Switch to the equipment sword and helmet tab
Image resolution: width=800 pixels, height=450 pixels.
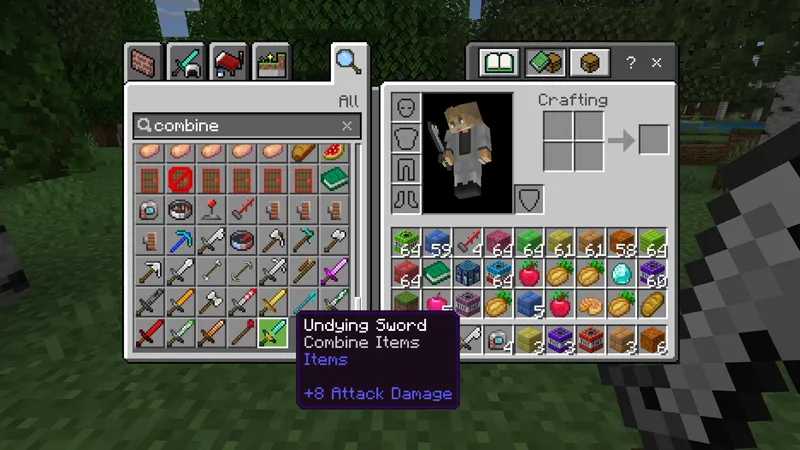[186, 62]
